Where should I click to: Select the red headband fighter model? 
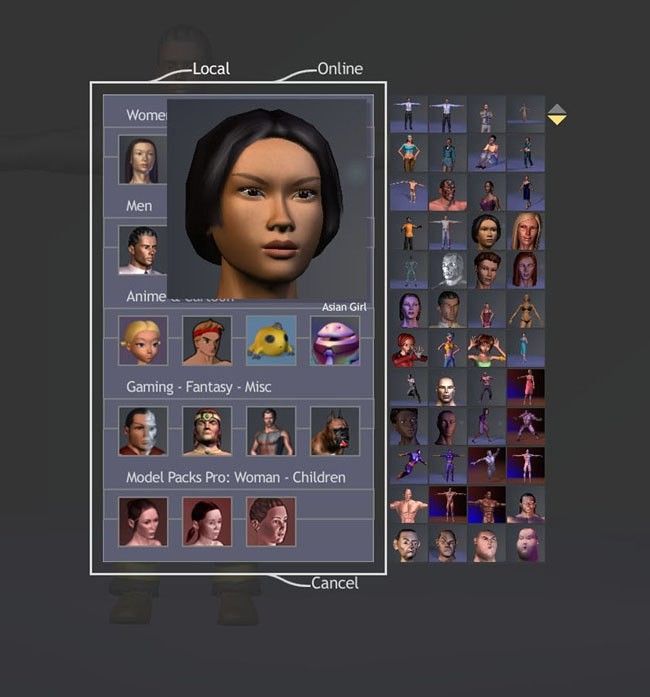pos(207,340)
